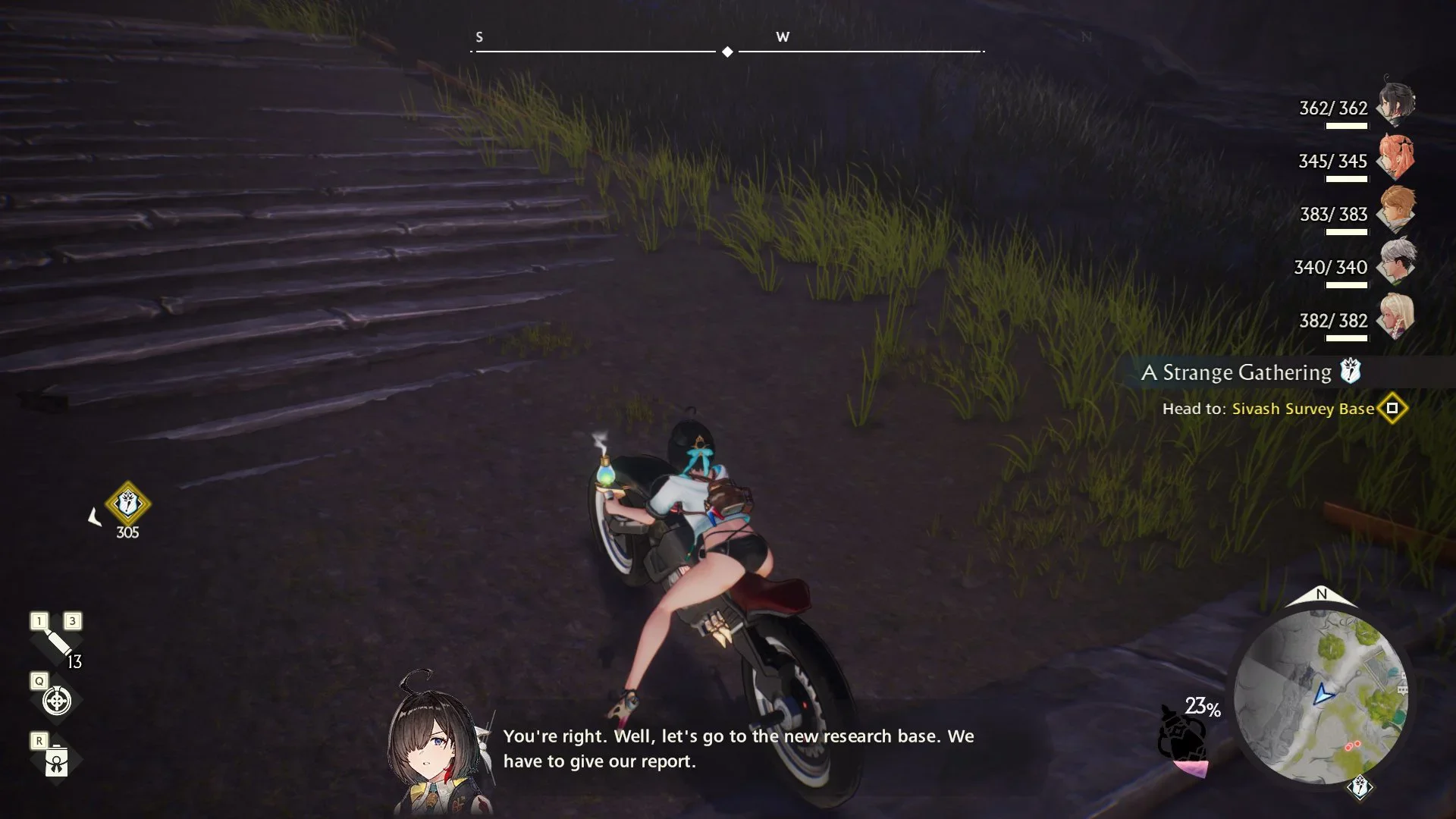
Task: Choose the orange-haired party member portrait
Action: pos(1396,156)
